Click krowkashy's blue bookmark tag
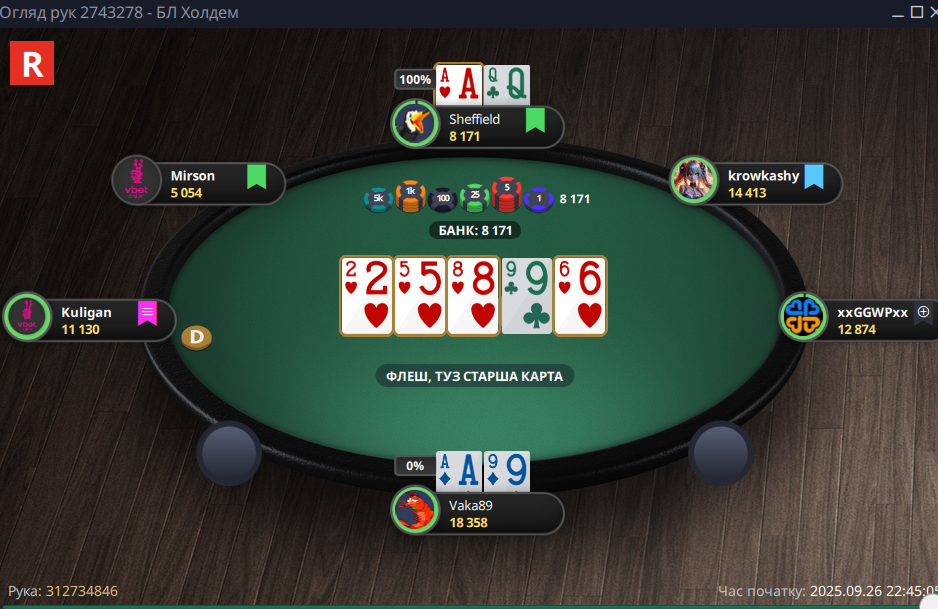Viewport: 938px width, 609px height. 814,177
